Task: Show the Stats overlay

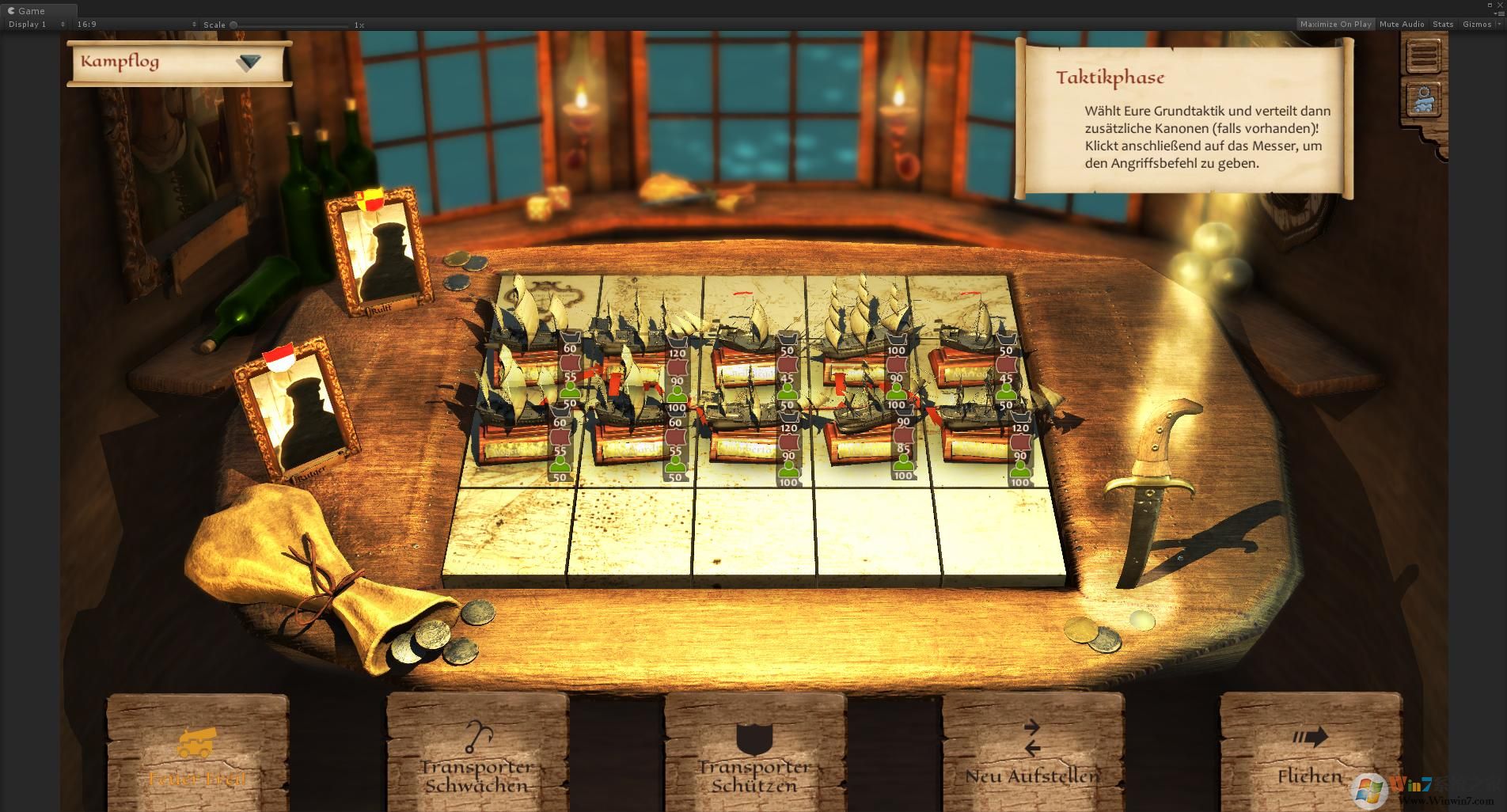Action: (1443, 25)
